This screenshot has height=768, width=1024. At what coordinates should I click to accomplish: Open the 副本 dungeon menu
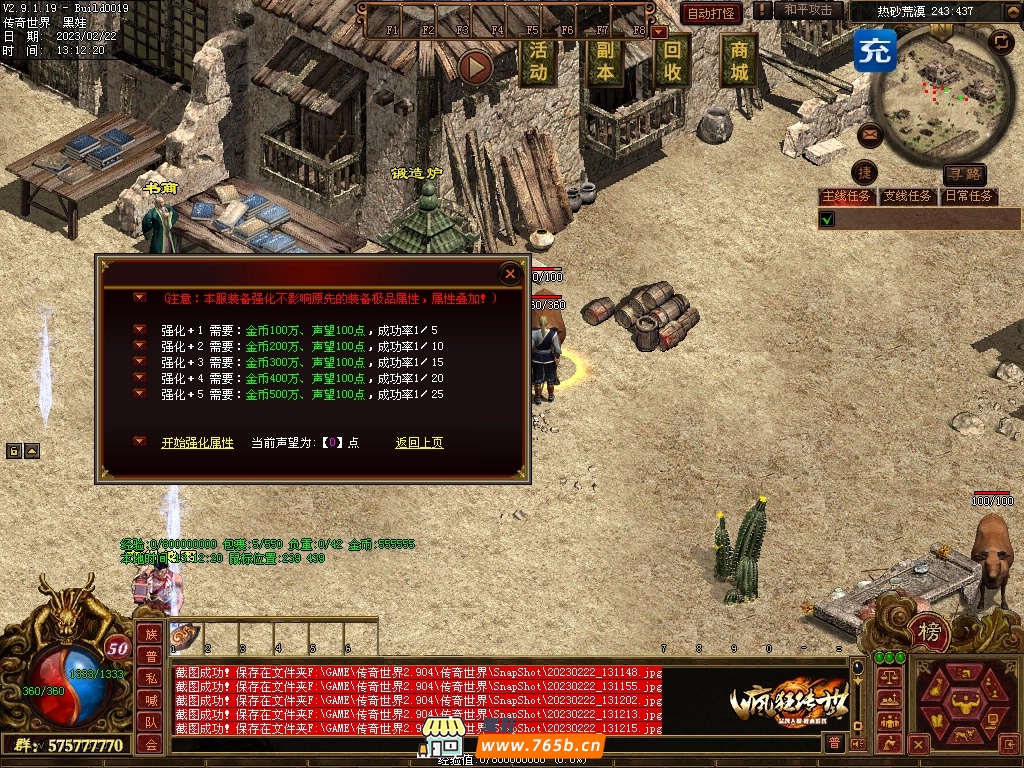(604, 60)
